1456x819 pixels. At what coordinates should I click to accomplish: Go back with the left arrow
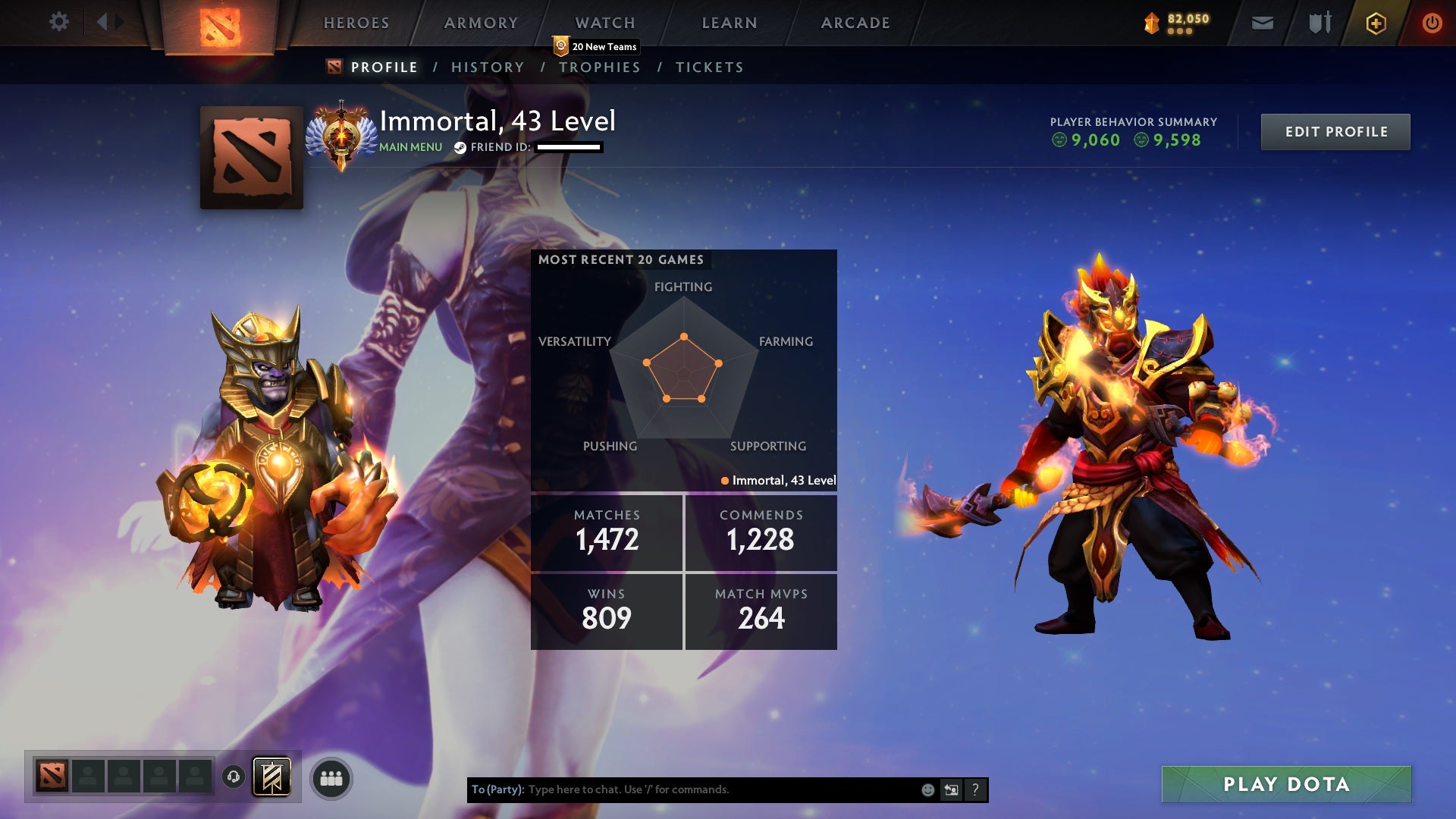coord(102,22)
